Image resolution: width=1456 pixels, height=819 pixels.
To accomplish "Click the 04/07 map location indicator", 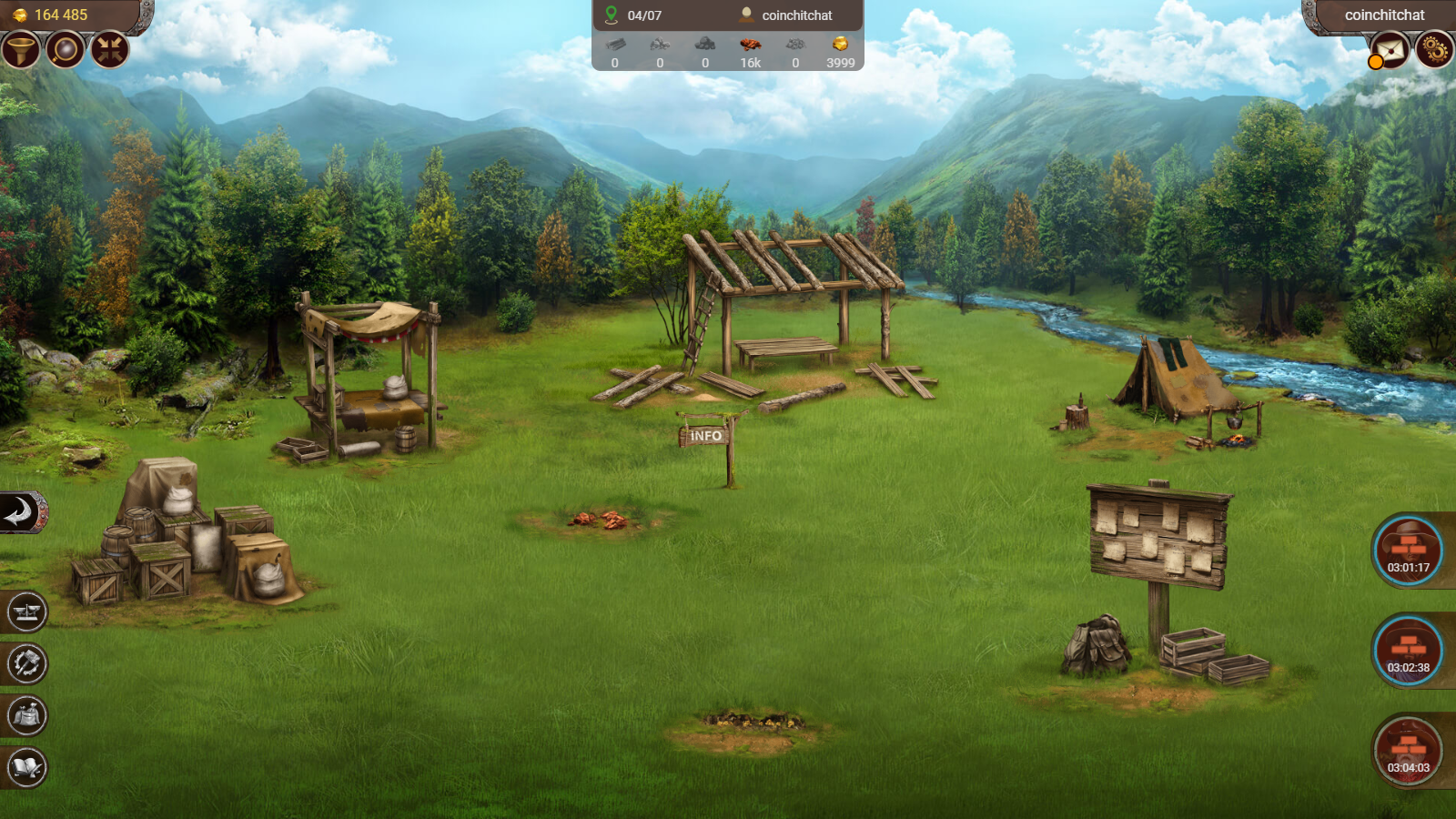I will [634, 15].
